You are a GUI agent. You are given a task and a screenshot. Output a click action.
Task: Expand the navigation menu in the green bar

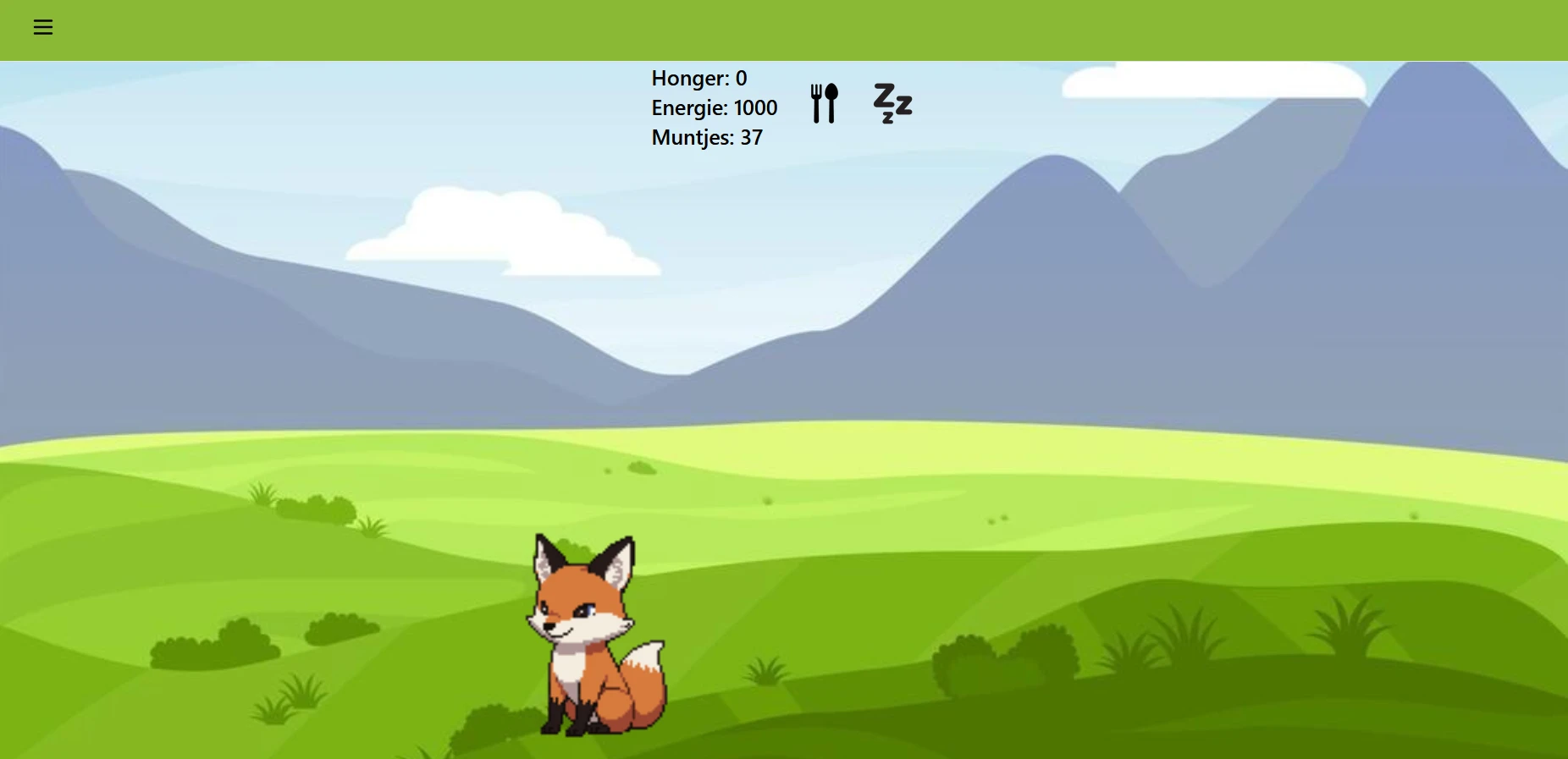[42, 27]
